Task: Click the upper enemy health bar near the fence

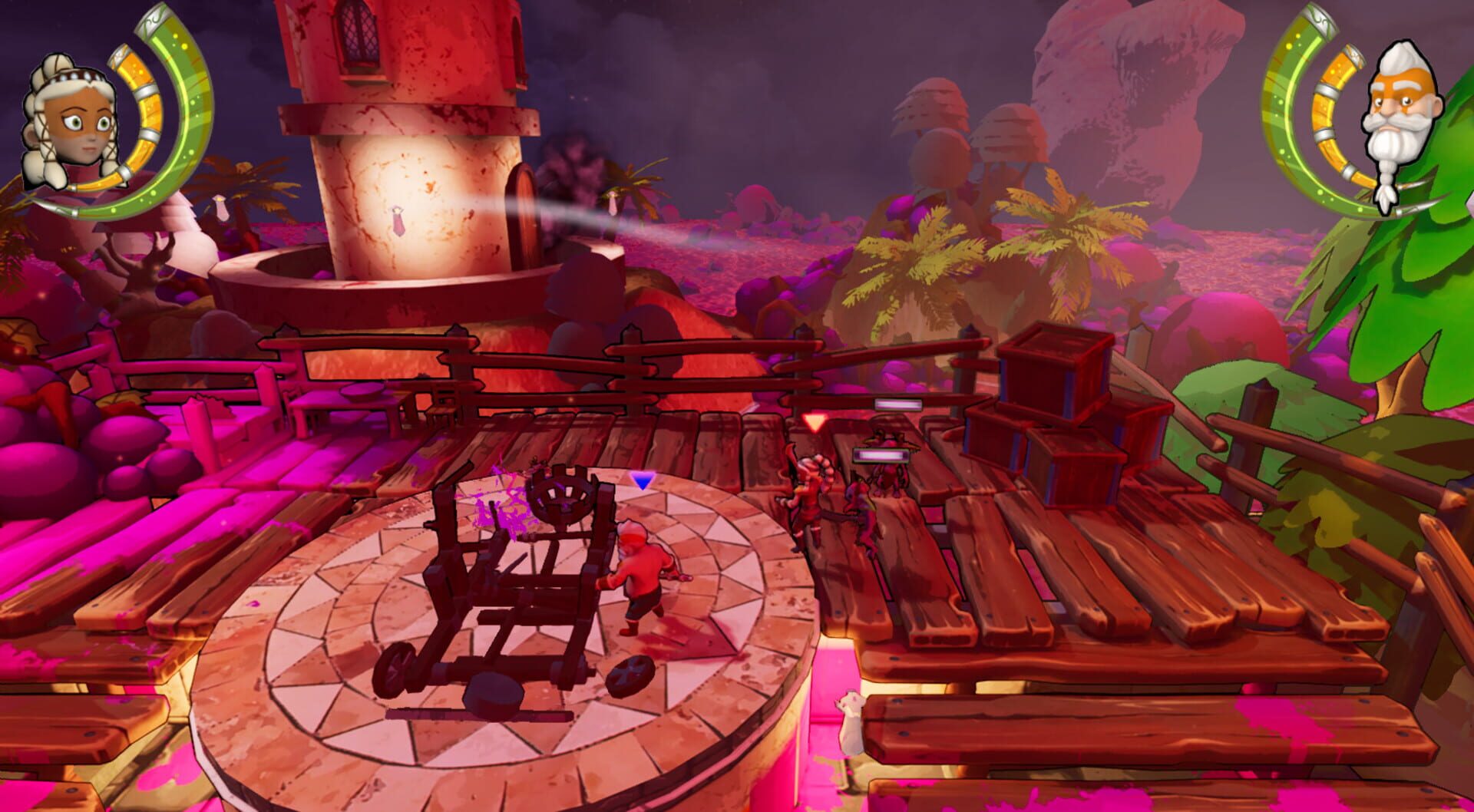Action: coord(897,403)
